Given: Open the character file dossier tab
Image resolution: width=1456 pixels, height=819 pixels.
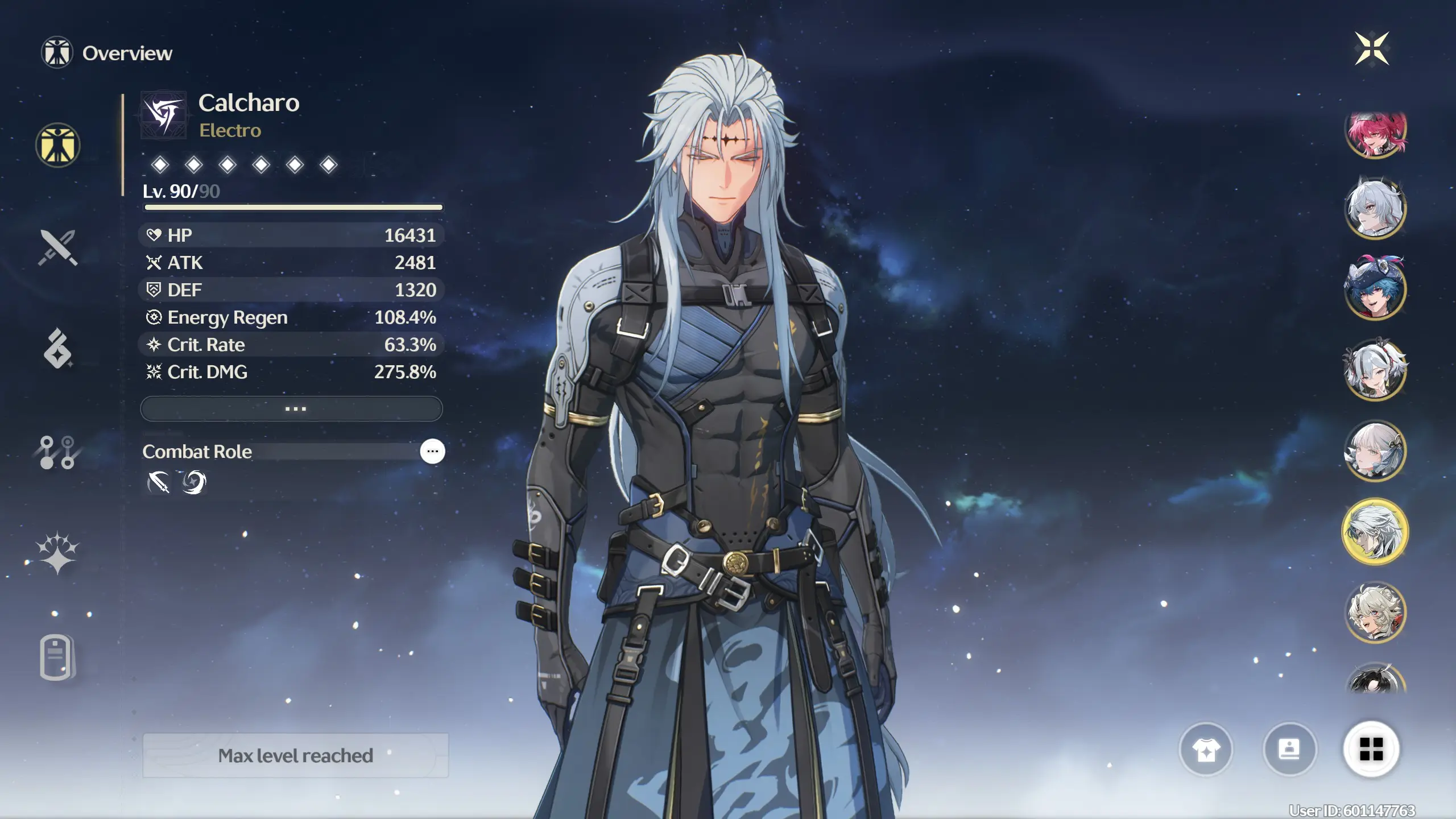Looking at the screenshot, I should [x=57, y=657].
